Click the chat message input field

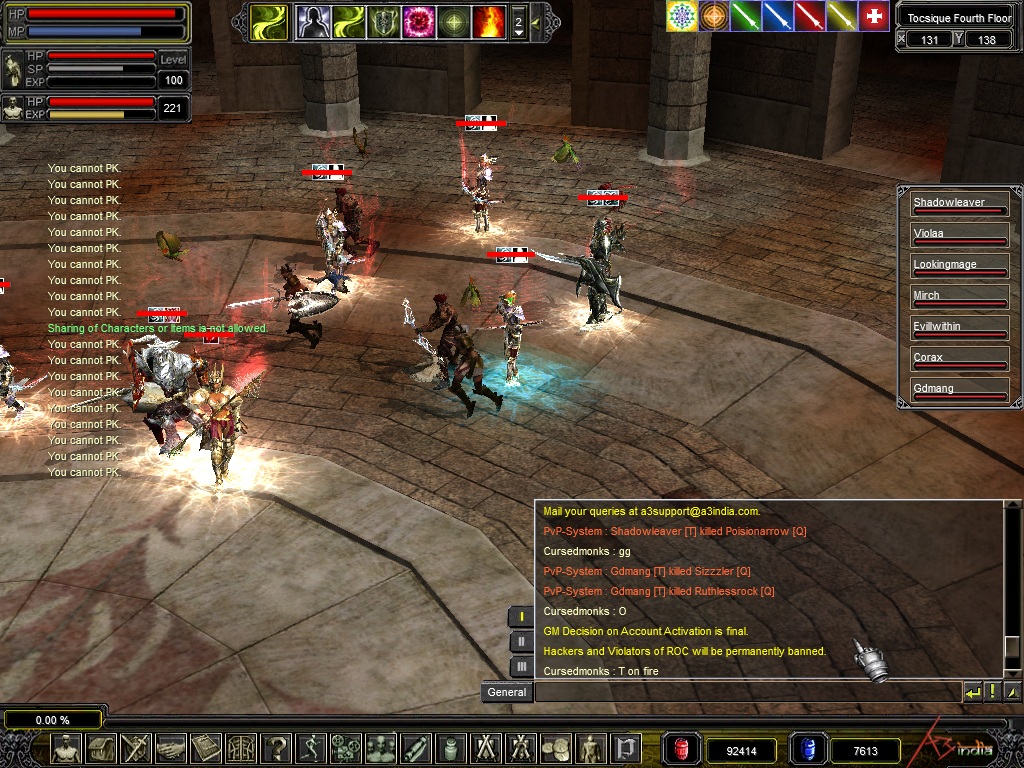(747, 692)
